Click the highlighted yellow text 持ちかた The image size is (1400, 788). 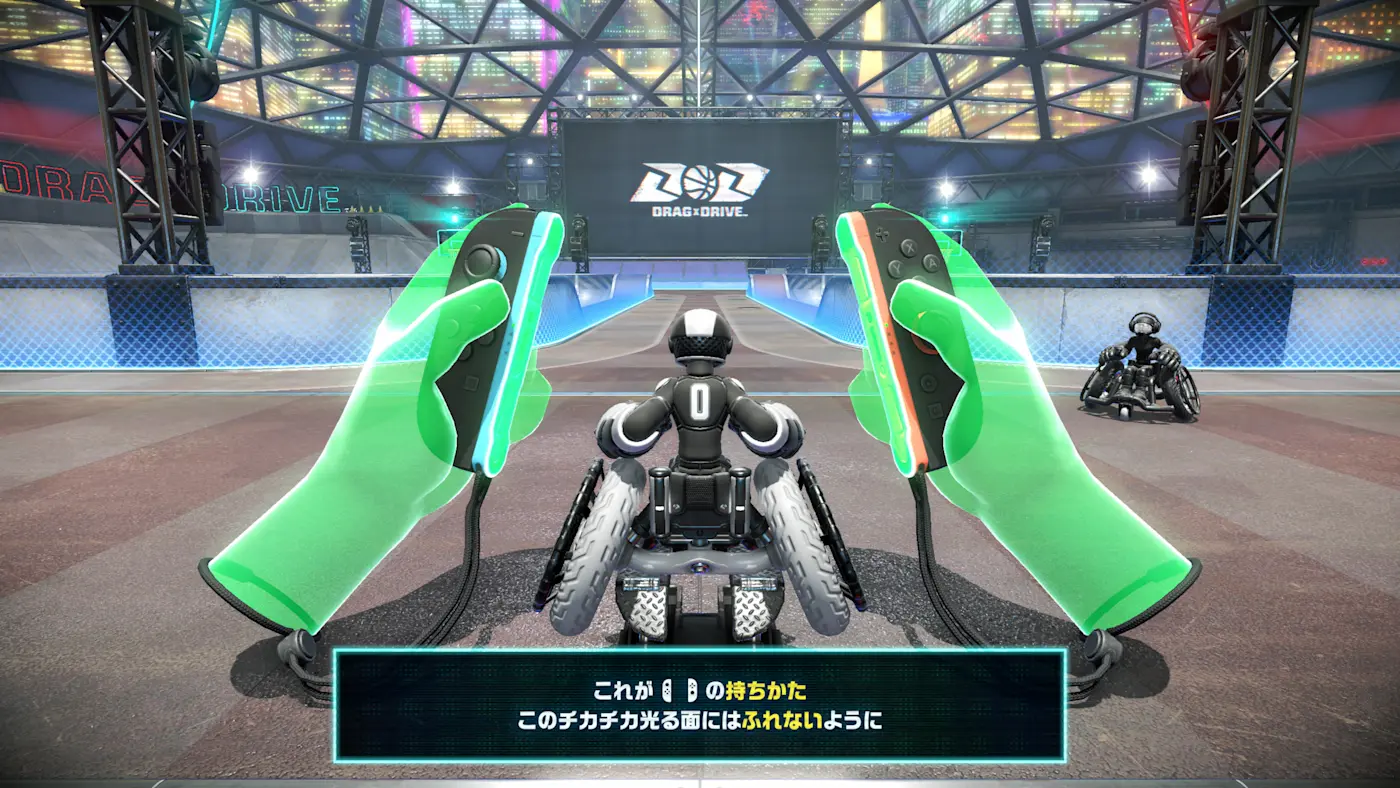tap(766, 691)
